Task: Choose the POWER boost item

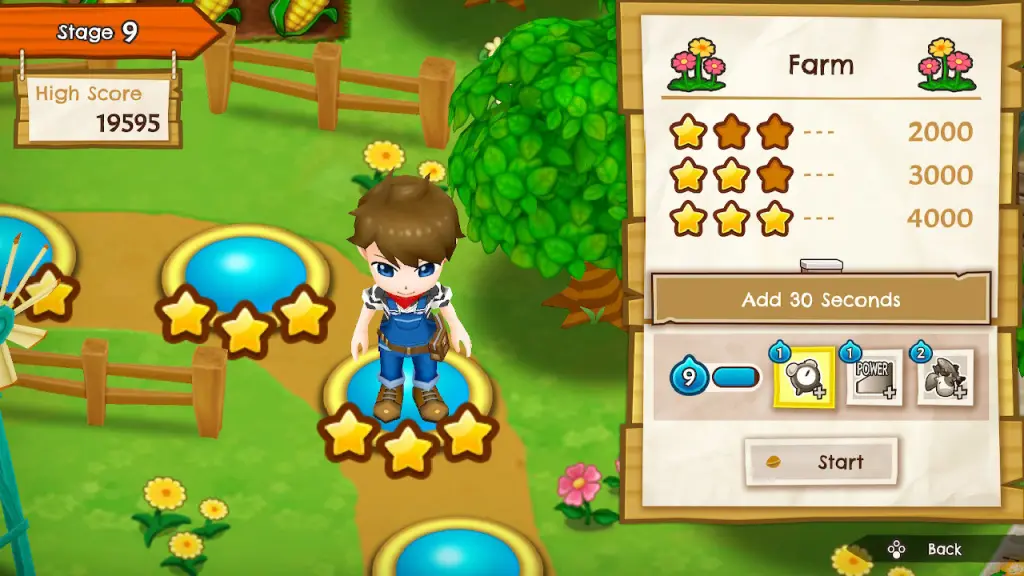Action: pos(875,377)
